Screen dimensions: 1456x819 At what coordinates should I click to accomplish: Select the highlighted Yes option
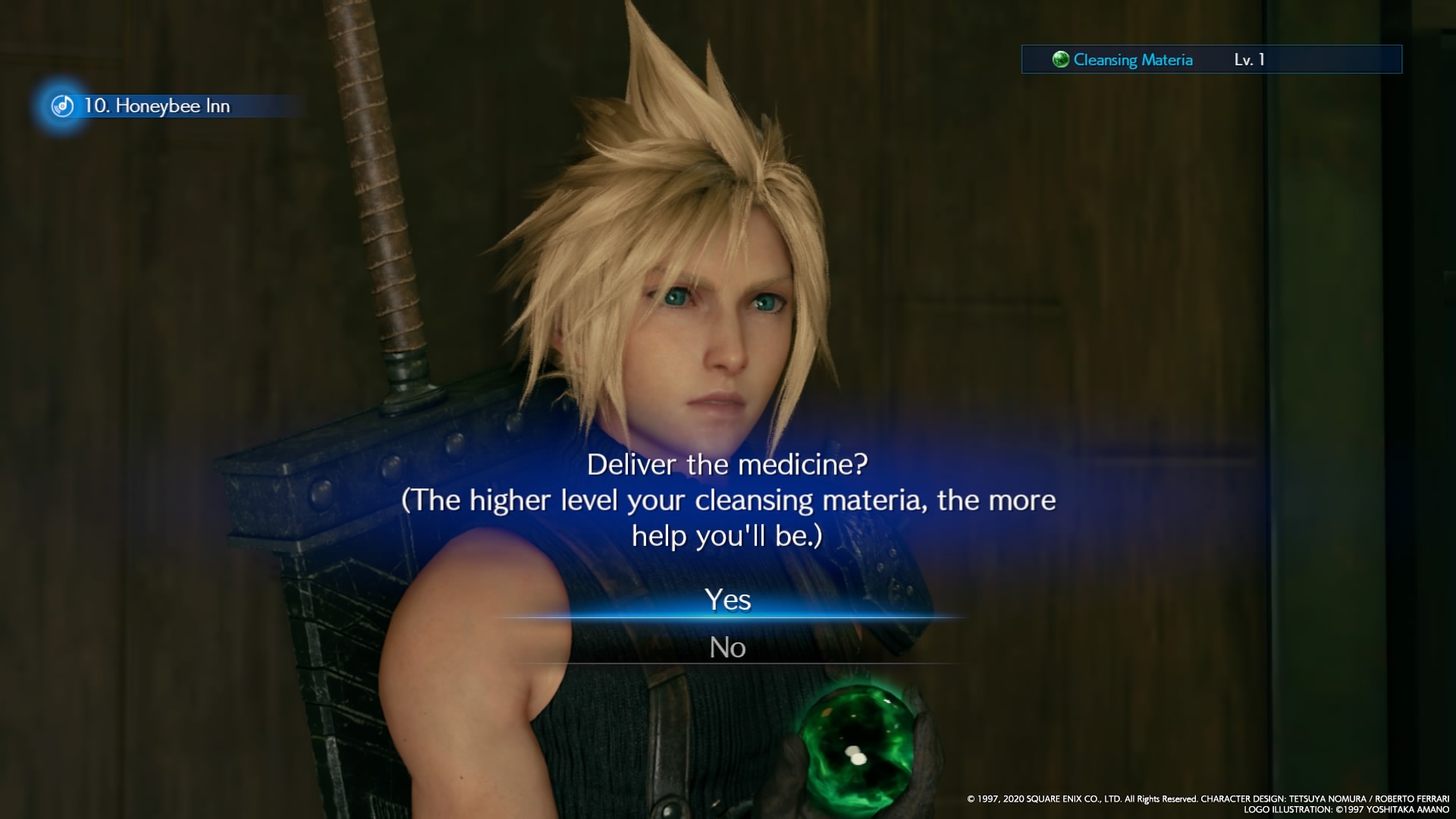coord(728,601)
